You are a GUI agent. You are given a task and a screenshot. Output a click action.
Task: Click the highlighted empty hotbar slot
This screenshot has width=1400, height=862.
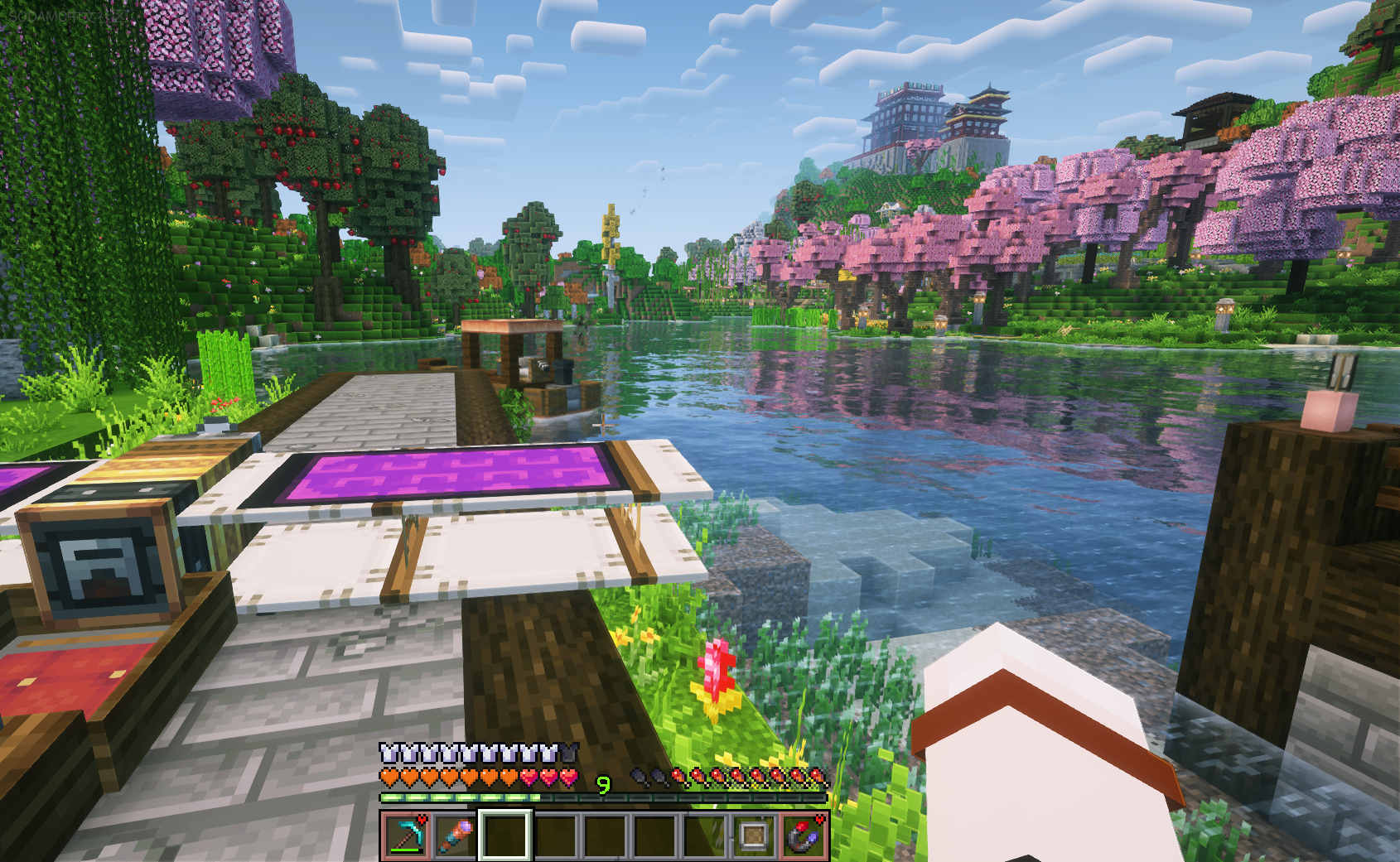pos(505,835)
